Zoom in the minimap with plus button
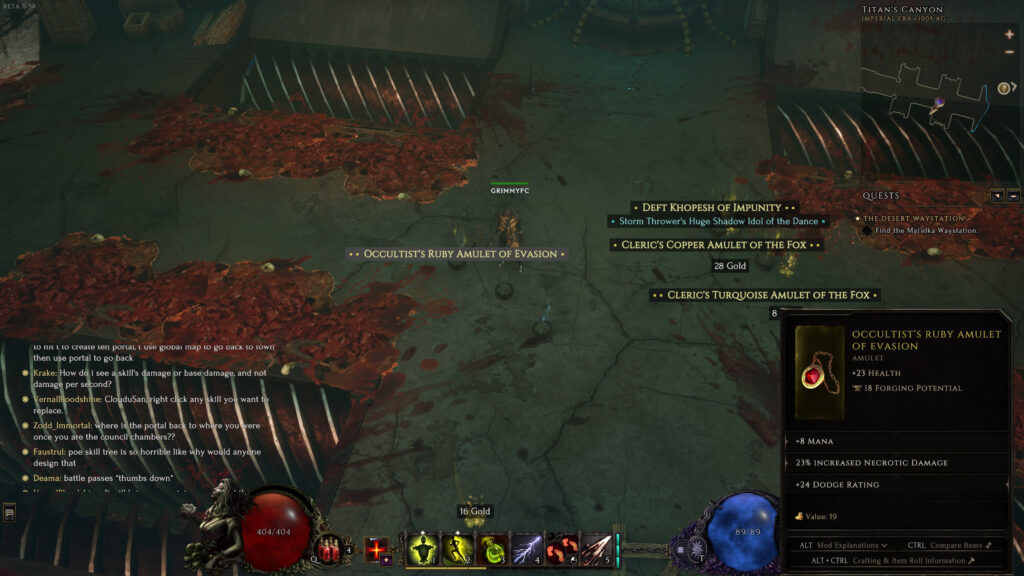Screen dimensions: 1024x576 (1009, 35)
